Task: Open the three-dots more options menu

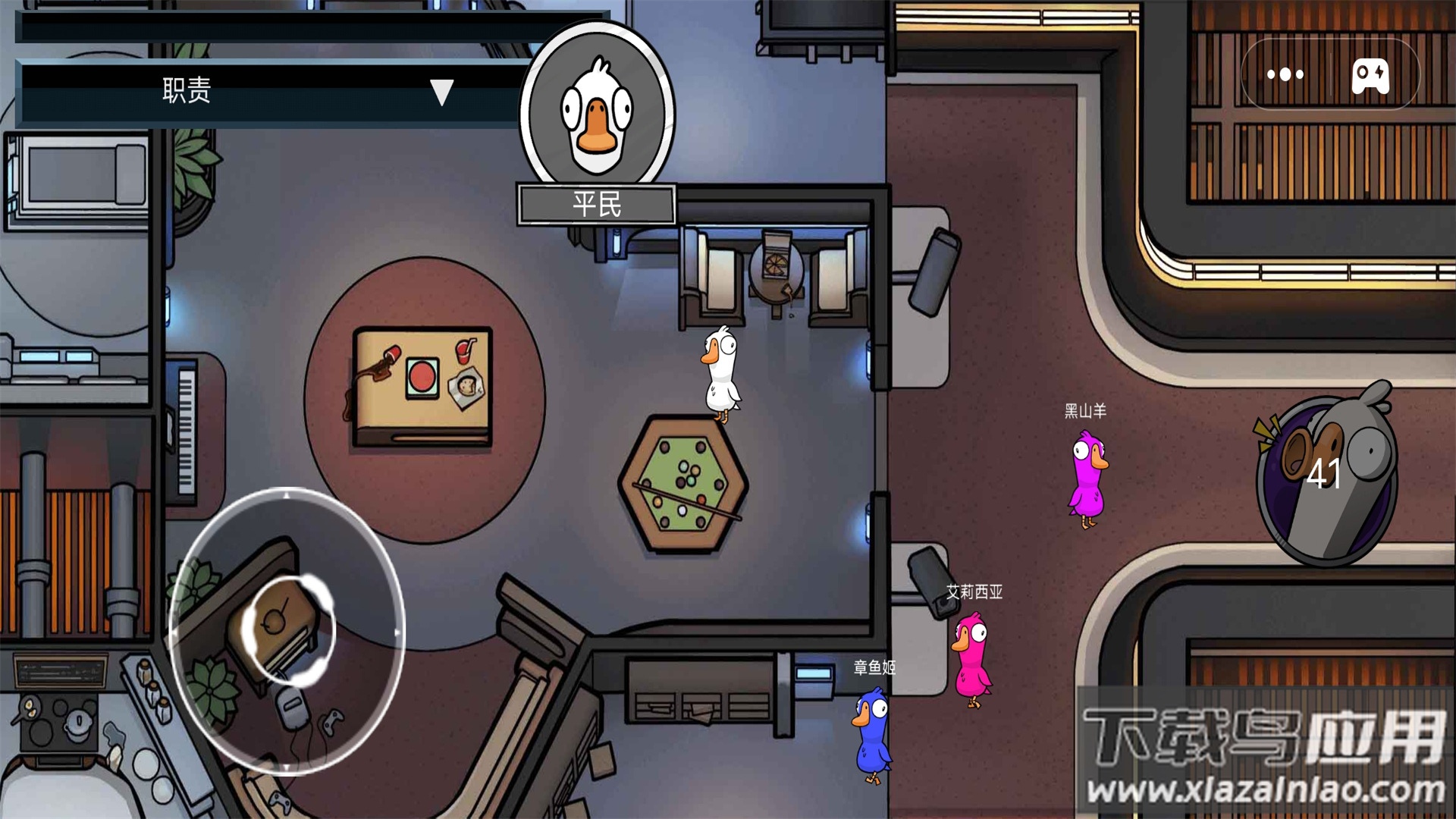Action: [x=1285, y=74]
